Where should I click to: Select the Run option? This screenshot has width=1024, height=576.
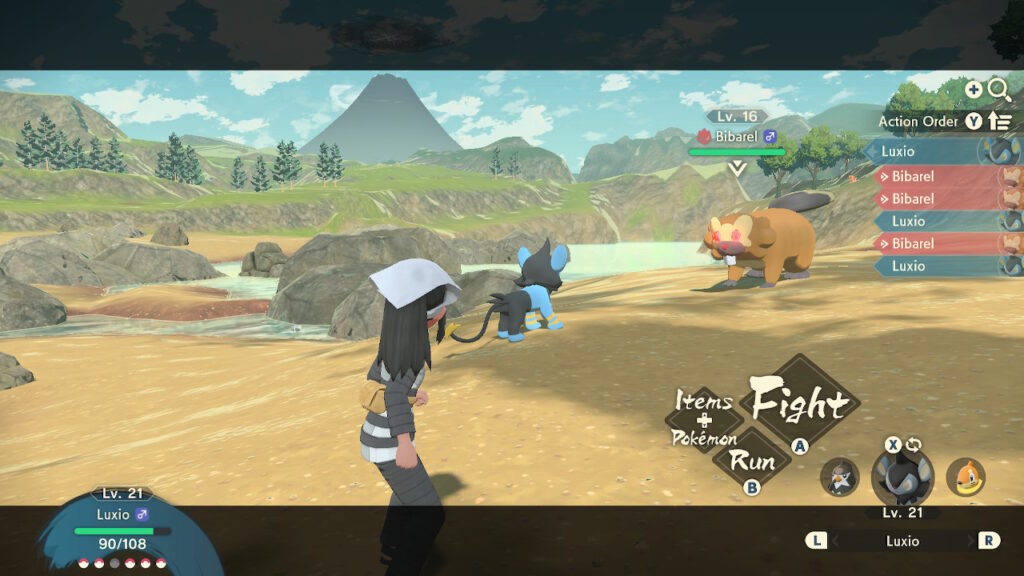coord(752,460)
